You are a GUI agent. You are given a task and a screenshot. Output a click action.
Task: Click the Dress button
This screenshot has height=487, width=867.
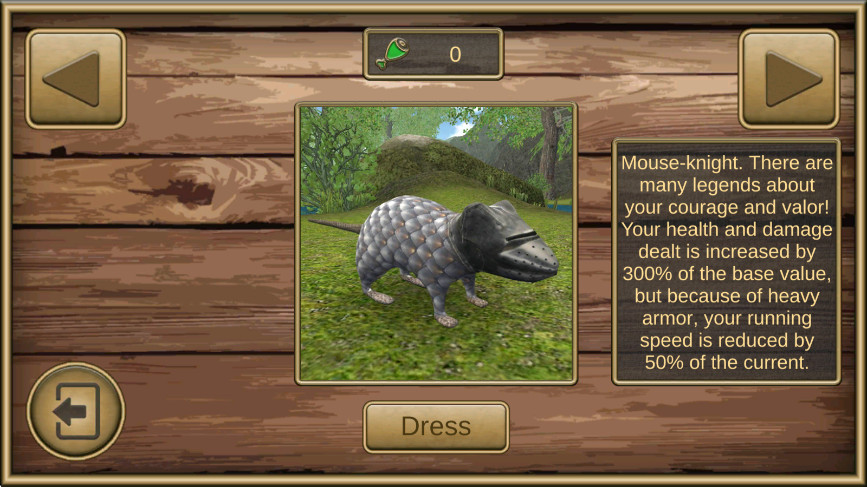click(x=435, y=427)
